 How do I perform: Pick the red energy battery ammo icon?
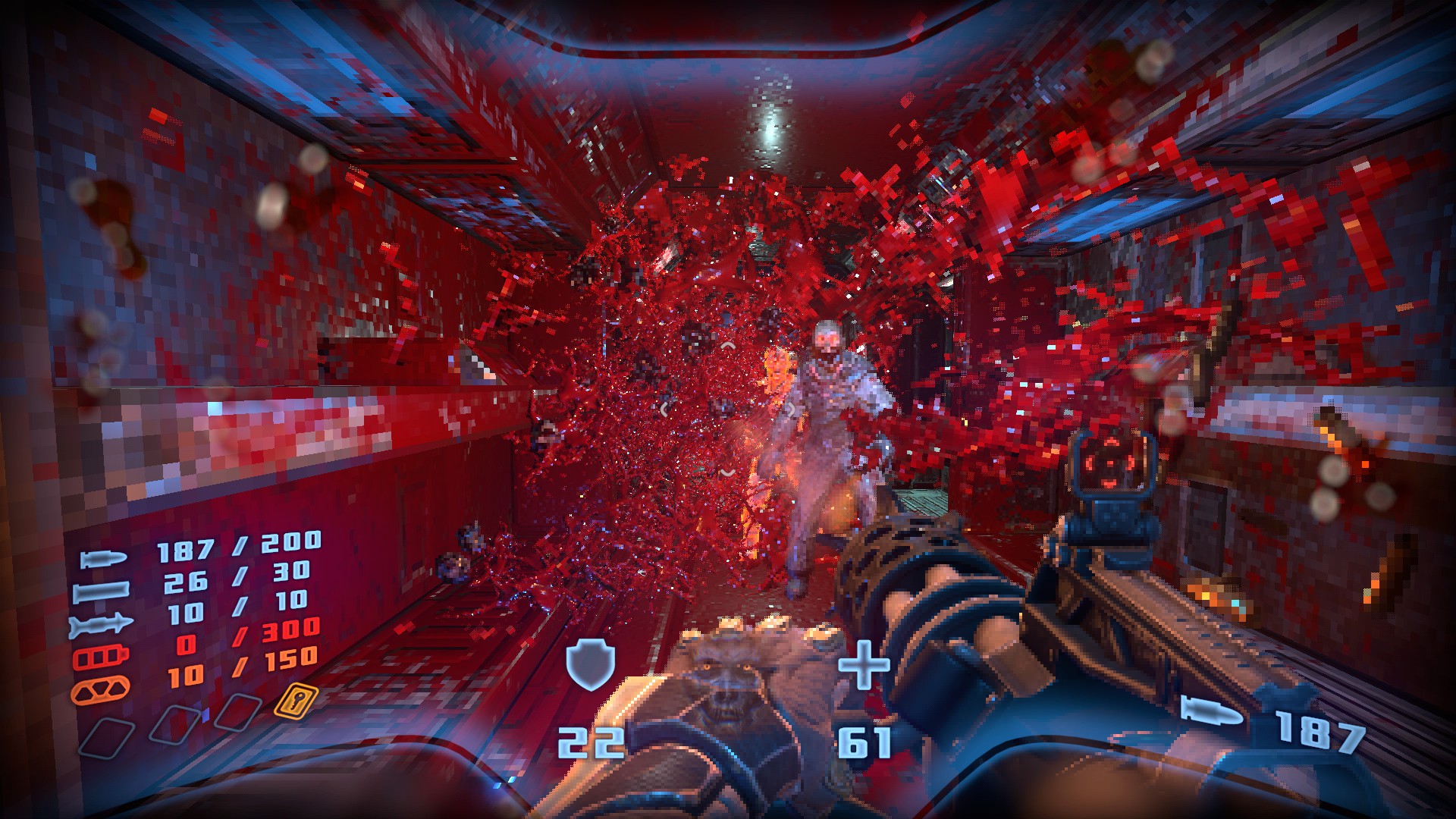(x=101, y=657)
